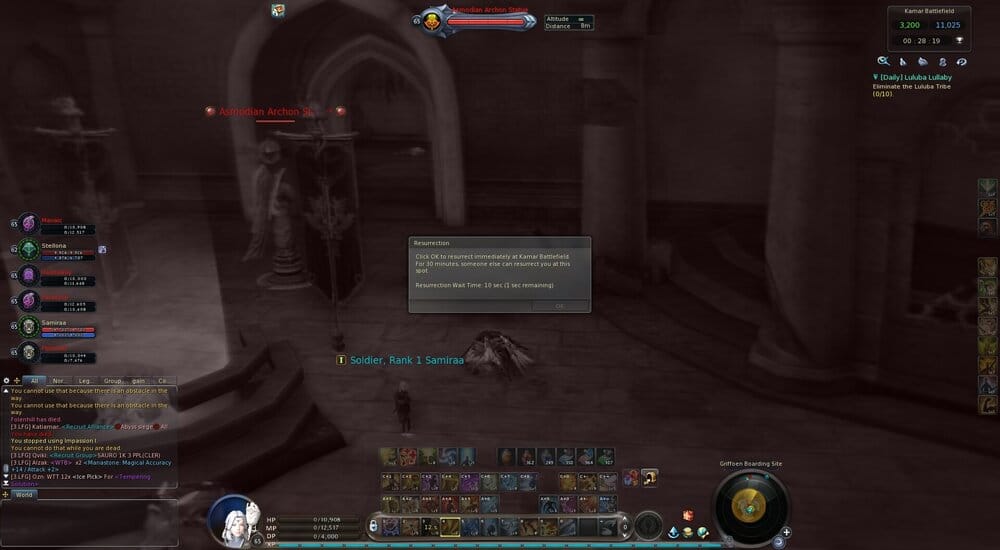
Task: Click the Griffoen Boarding Site minimap
Action: pyautogui.click(x=749, y=506)
